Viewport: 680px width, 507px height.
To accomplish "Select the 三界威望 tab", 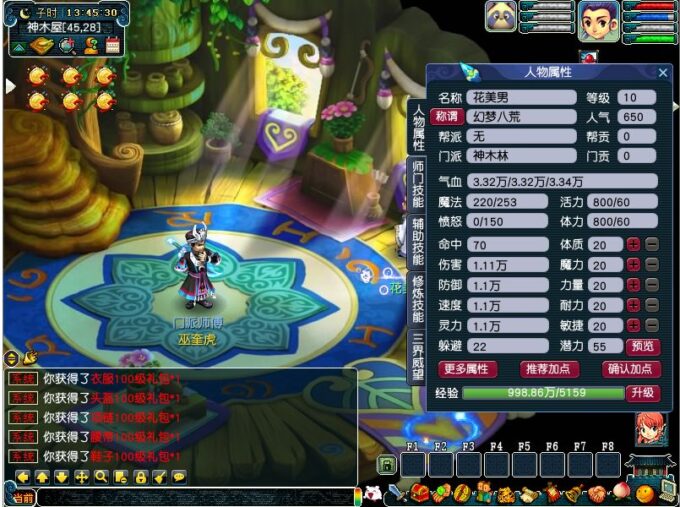I will pyautogui.click(x=418, y=353).
